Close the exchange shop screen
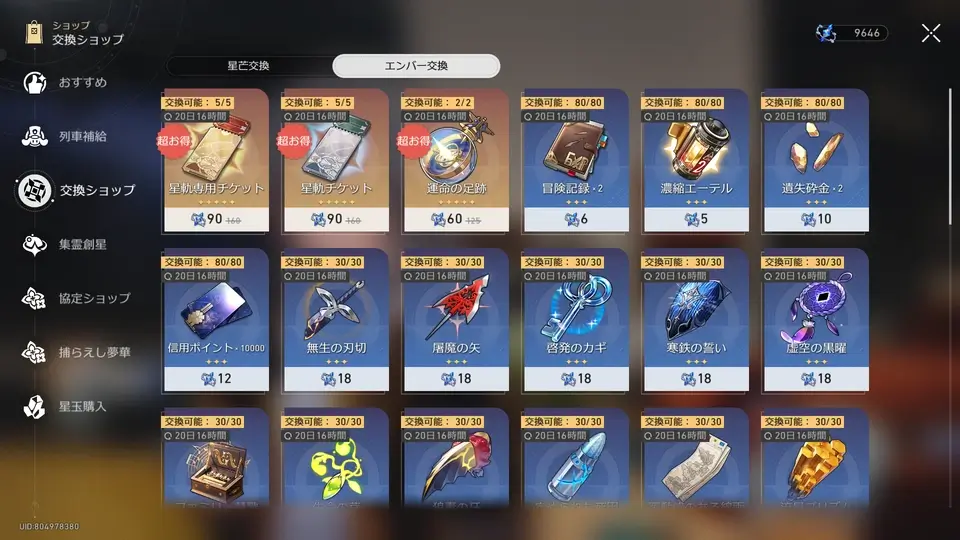 [930, 33]
